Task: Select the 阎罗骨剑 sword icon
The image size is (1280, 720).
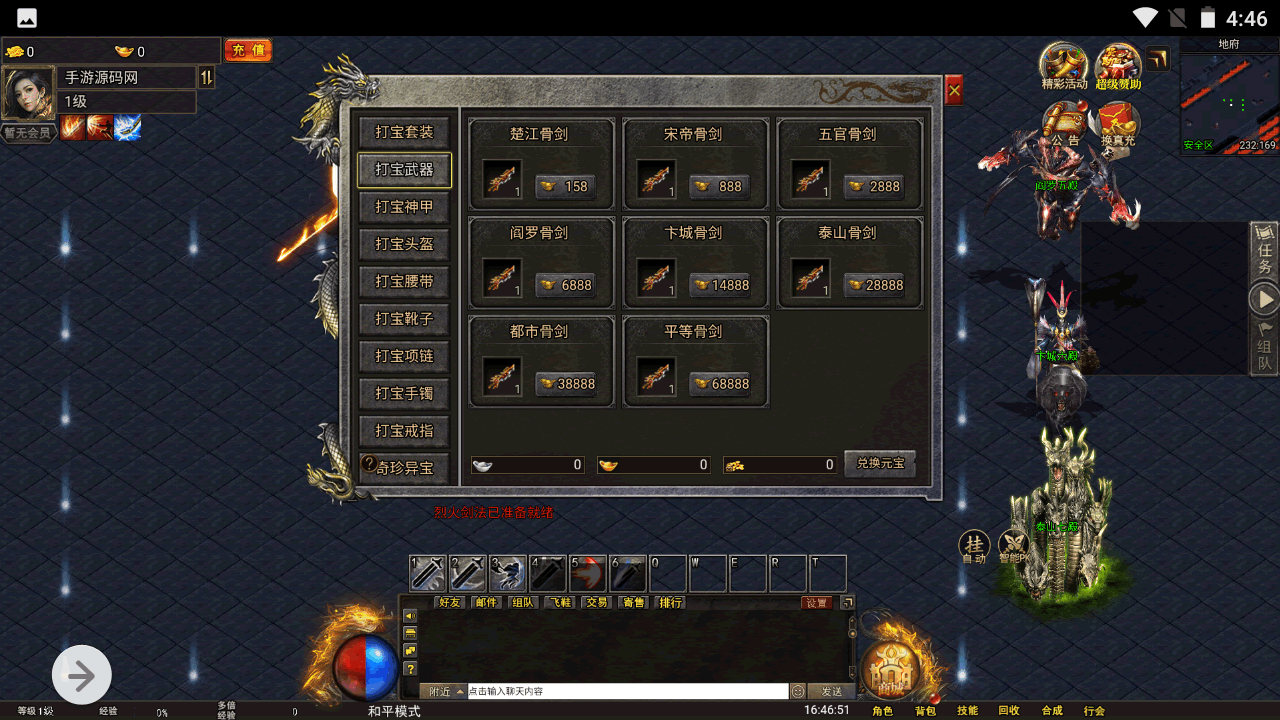Action: coord(502,279)
